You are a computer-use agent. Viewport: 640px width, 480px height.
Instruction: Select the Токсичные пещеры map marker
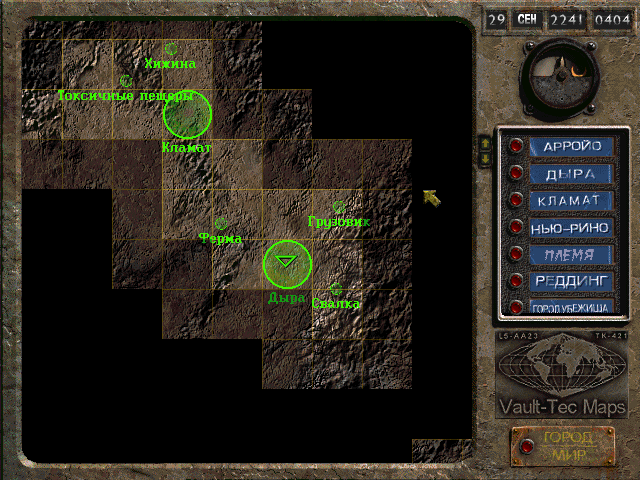pos(126,81)
